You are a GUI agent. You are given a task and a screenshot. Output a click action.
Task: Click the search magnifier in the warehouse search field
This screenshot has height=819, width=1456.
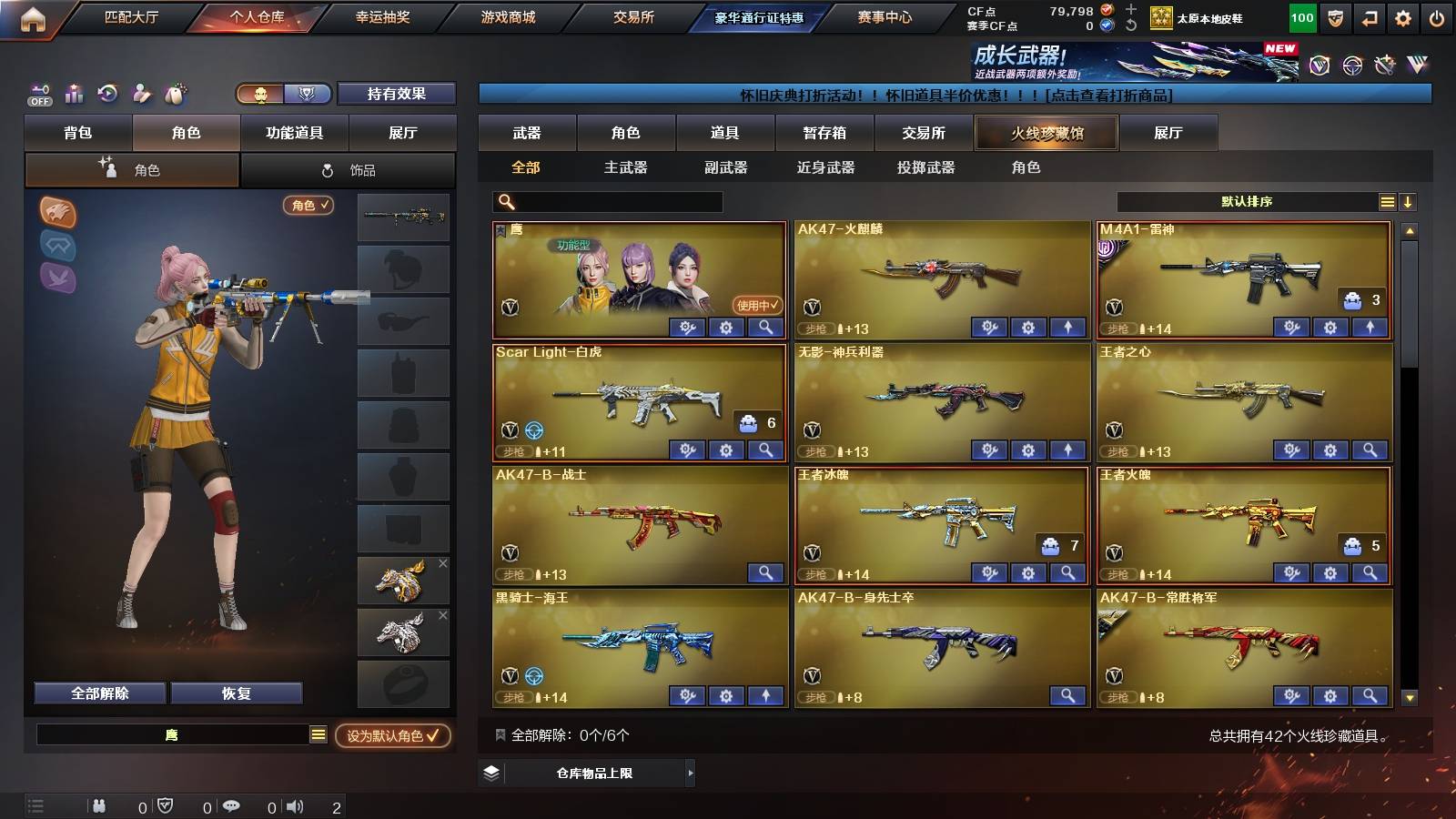[x=504, y=201]
